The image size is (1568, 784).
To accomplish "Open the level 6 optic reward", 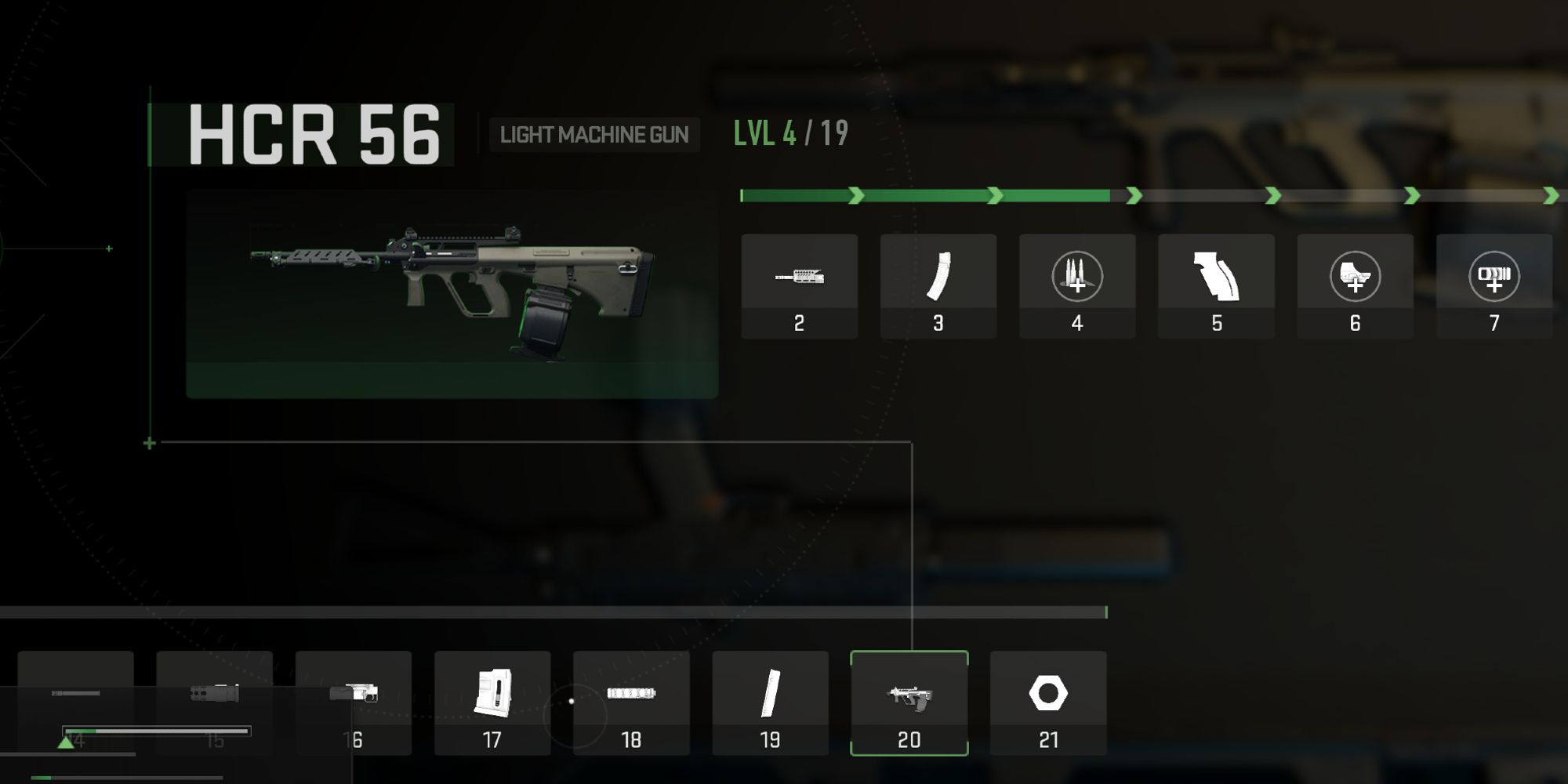I will [1355, 286].
